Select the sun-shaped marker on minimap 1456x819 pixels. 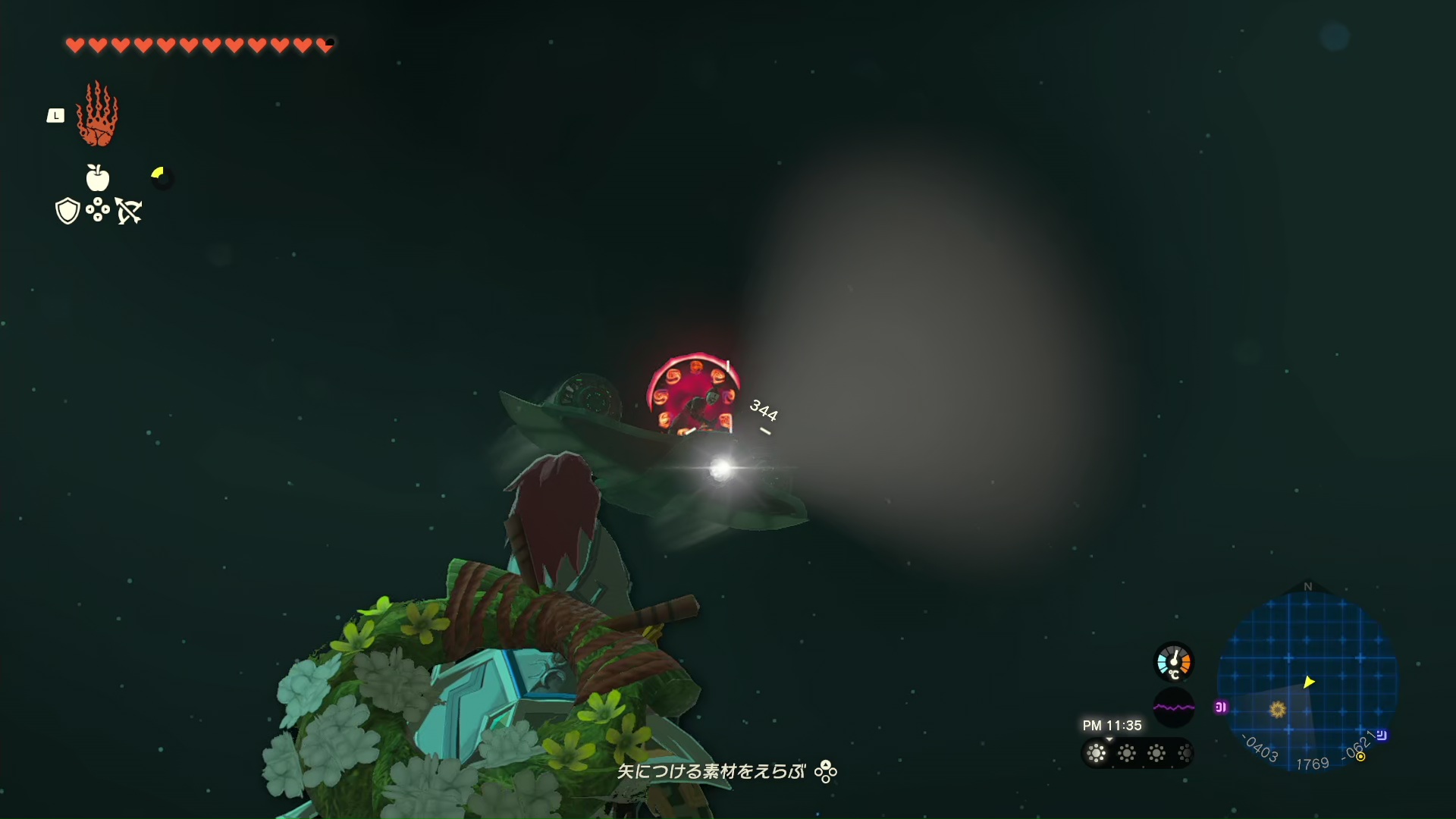(x=1278, y=709)
